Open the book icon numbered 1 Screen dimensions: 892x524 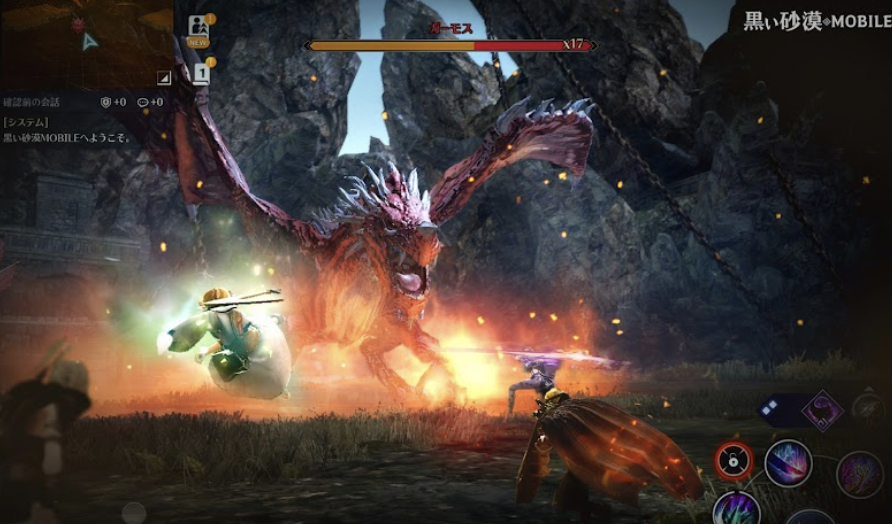[x=201, y=73]
